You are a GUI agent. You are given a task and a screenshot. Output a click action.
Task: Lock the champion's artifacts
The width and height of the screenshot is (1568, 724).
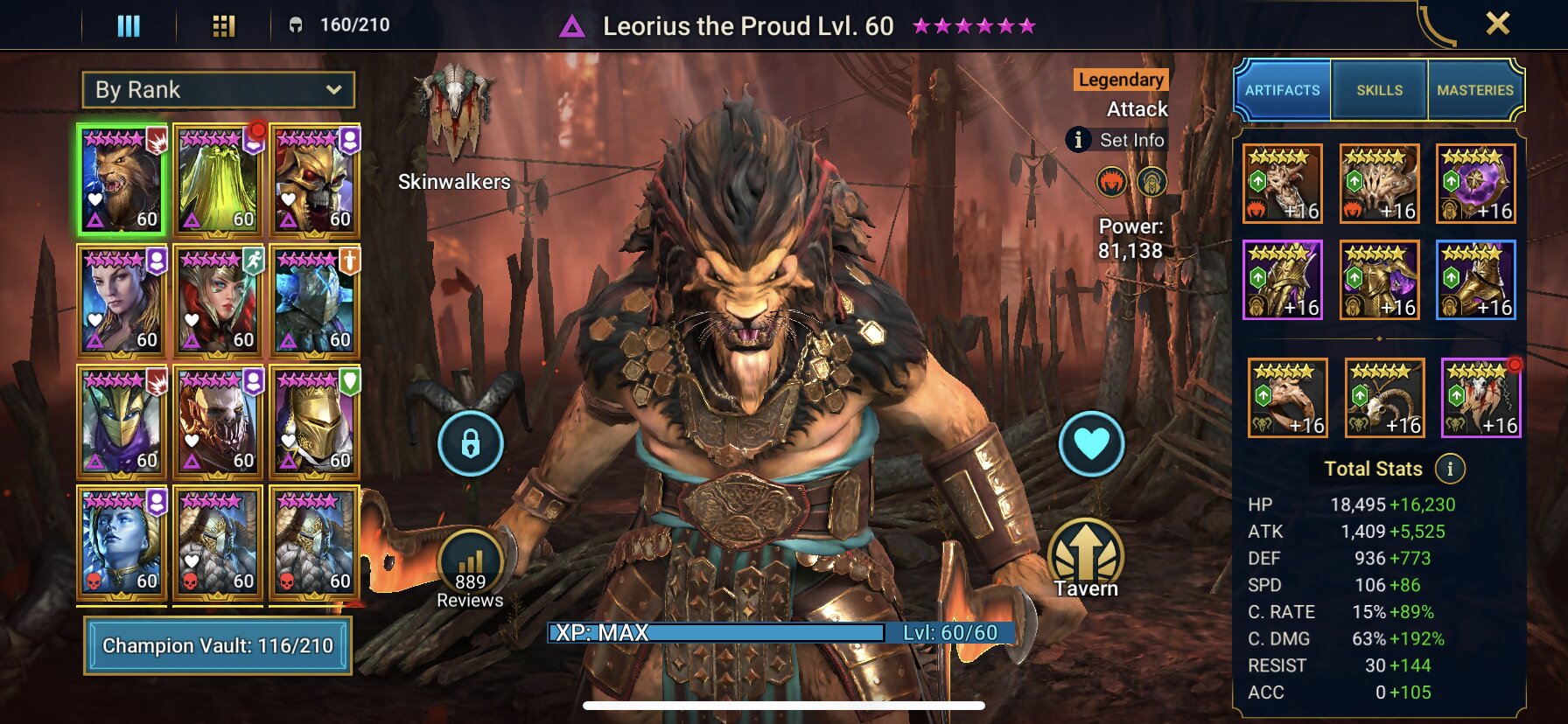[x=471, y=444]
